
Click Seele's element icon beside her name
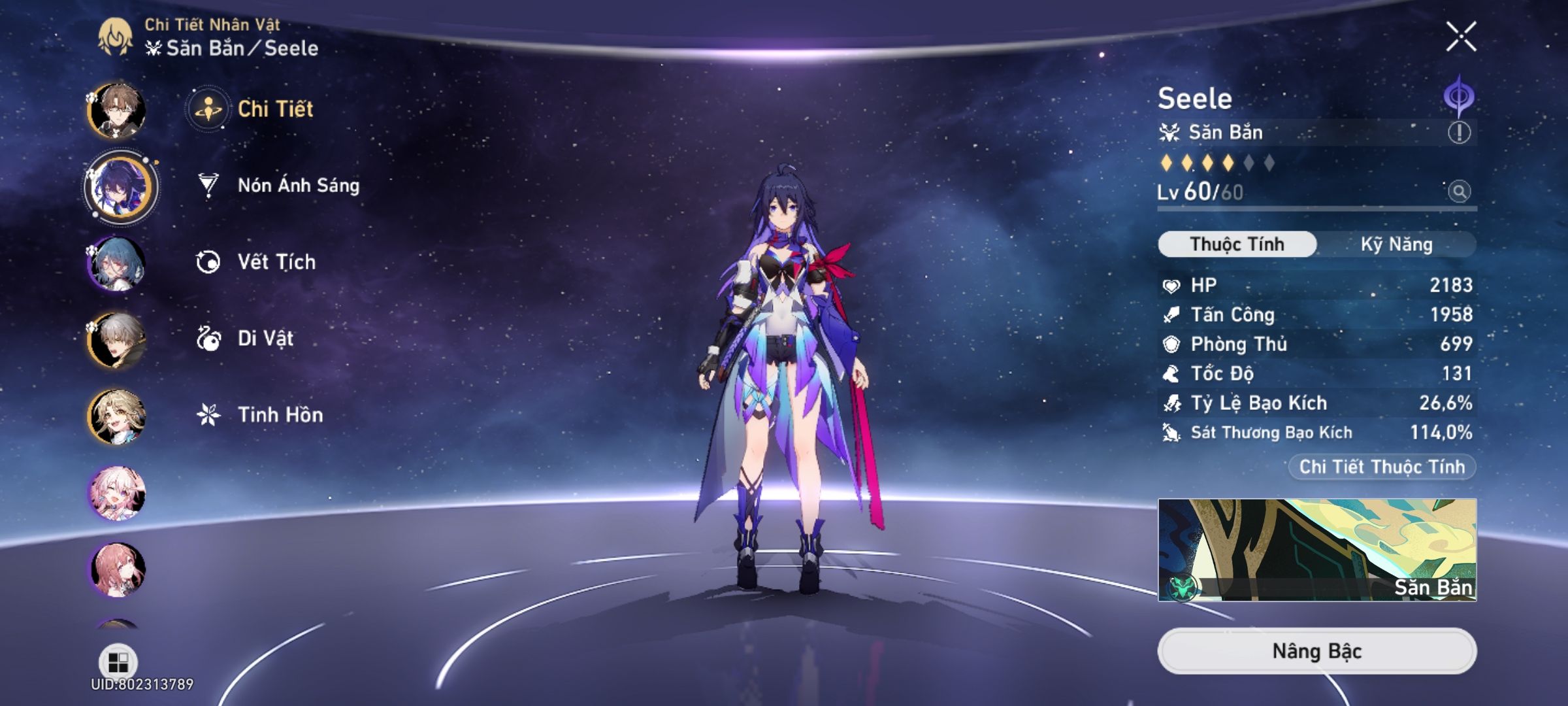pos(1460,95)
